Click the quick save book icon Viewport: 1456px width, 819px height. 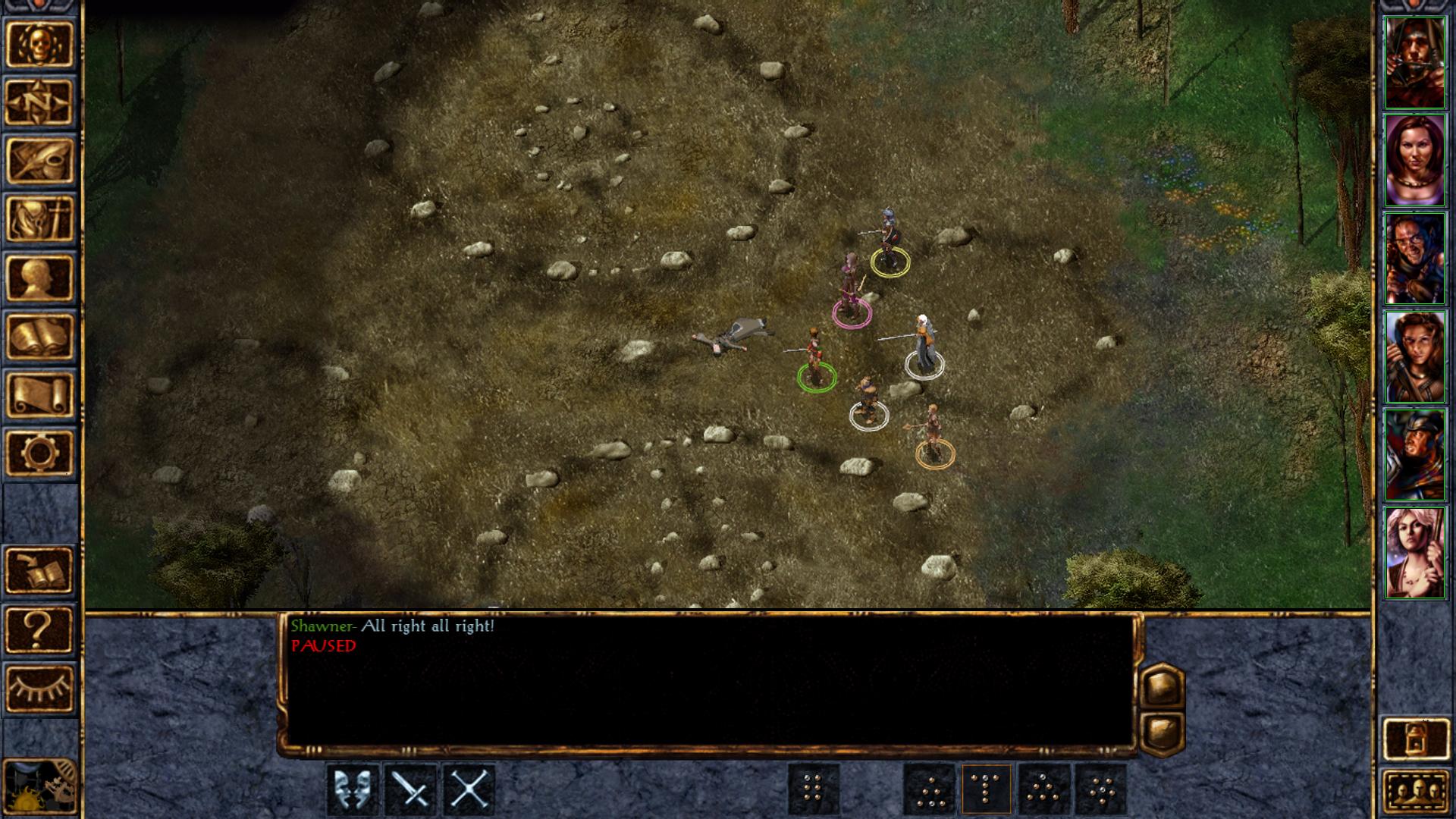[x=39, y=570]
